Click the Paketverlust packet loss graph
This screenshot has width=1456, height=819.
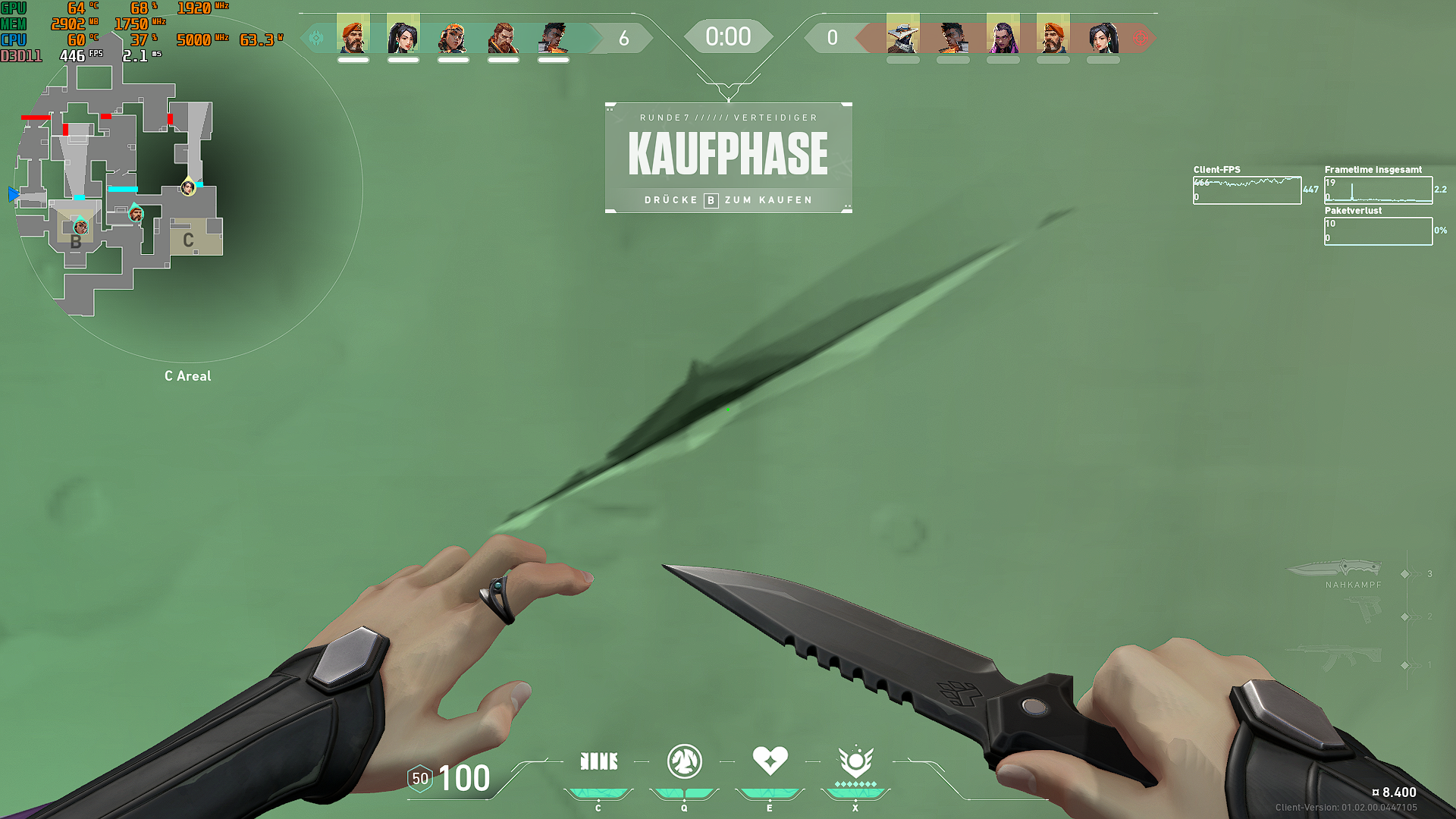(1378, 231)
